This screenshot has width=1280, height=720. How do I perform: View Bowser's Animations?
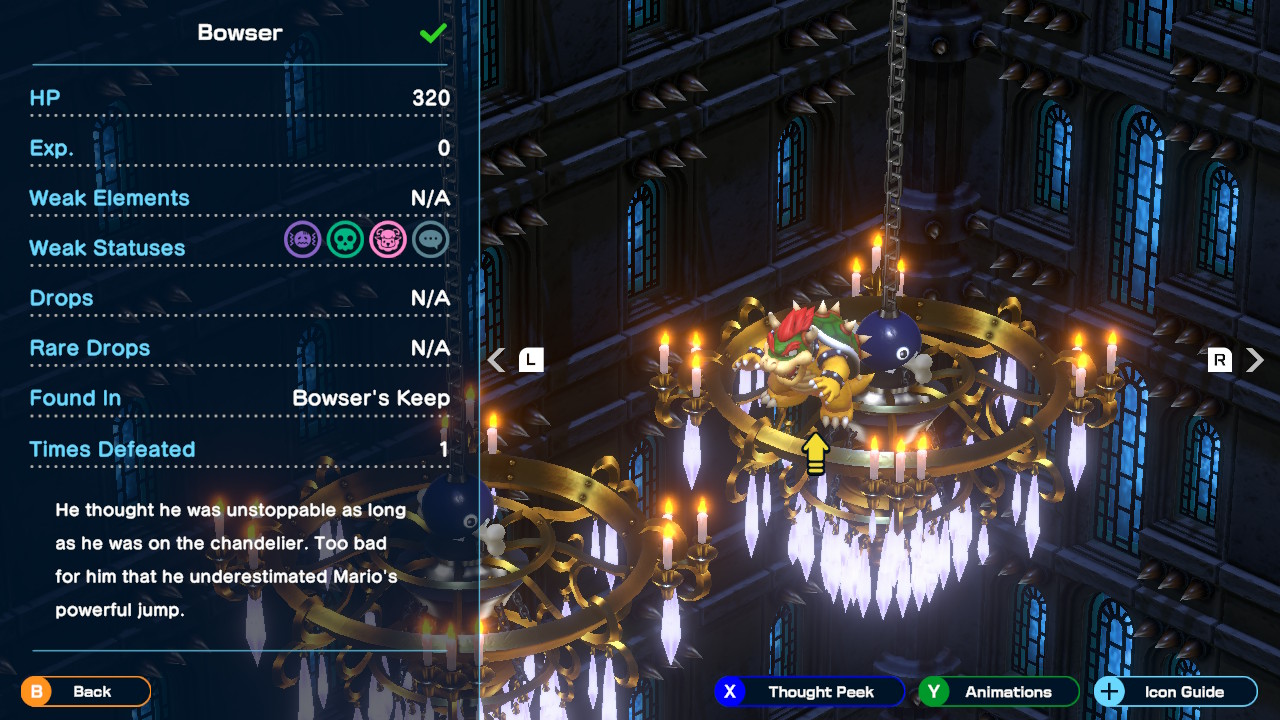(998, 691)
